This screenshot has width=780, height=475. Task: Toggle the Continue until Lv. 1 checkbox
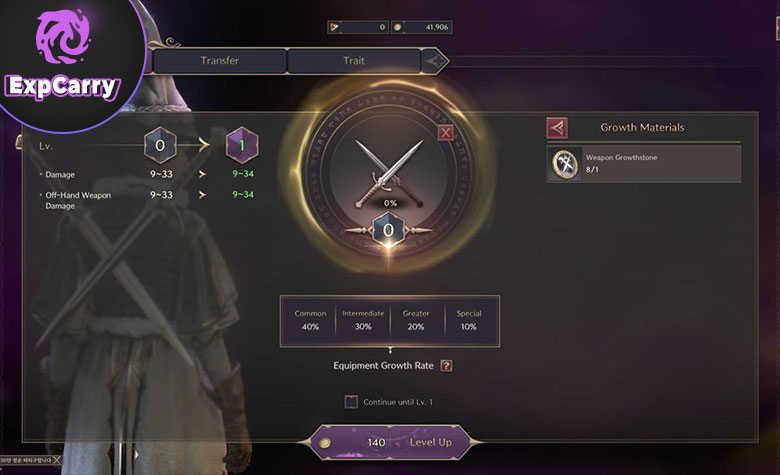[351, 402]
